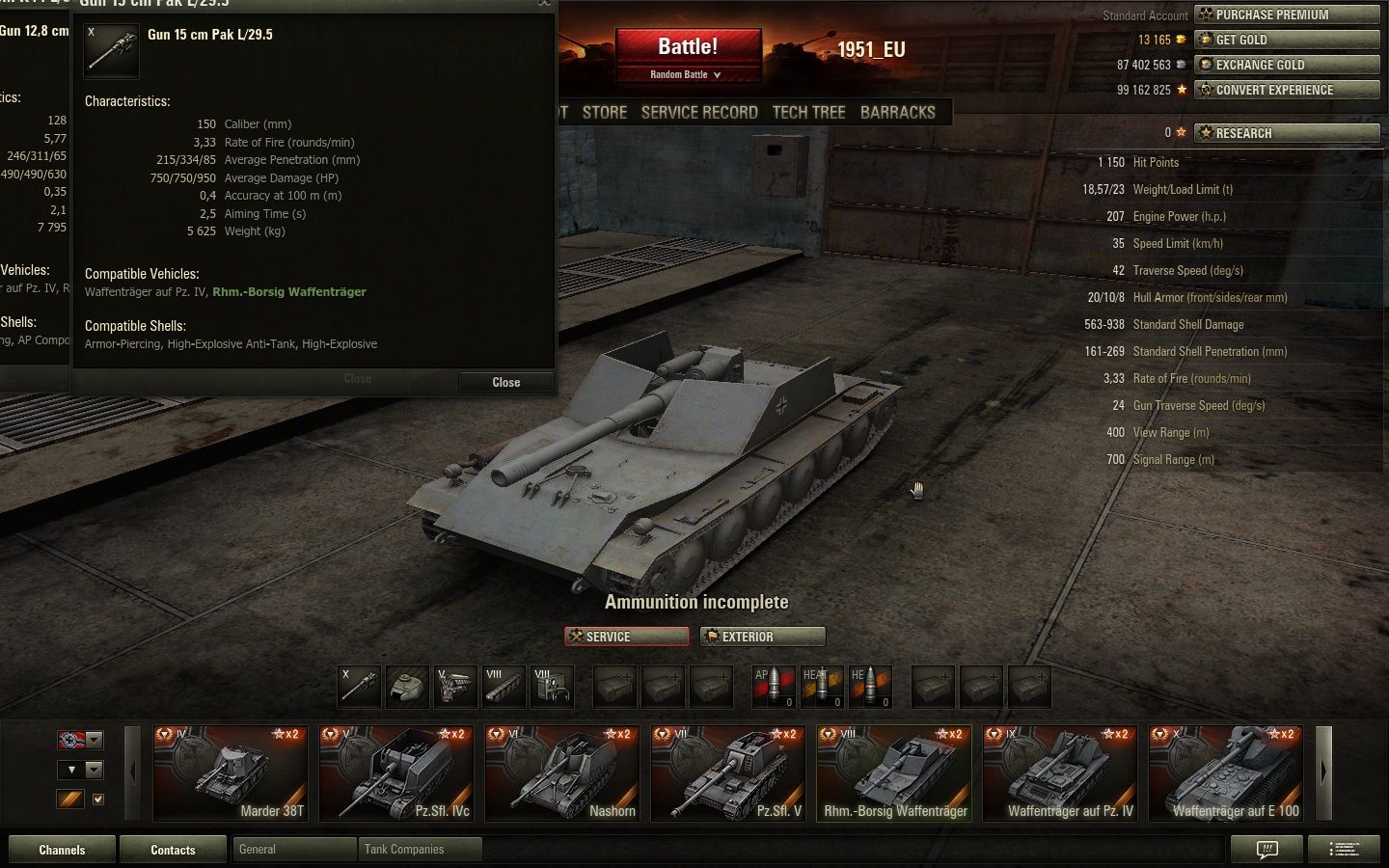This screenshot has width=1389, height=868.
Task: Go to the Barracks tab
Action: pos(897,112)
